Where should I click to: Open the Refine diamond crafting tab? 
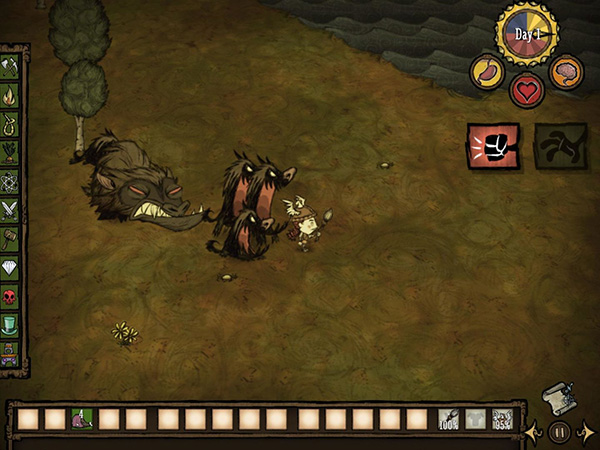[x=12, y=268]
